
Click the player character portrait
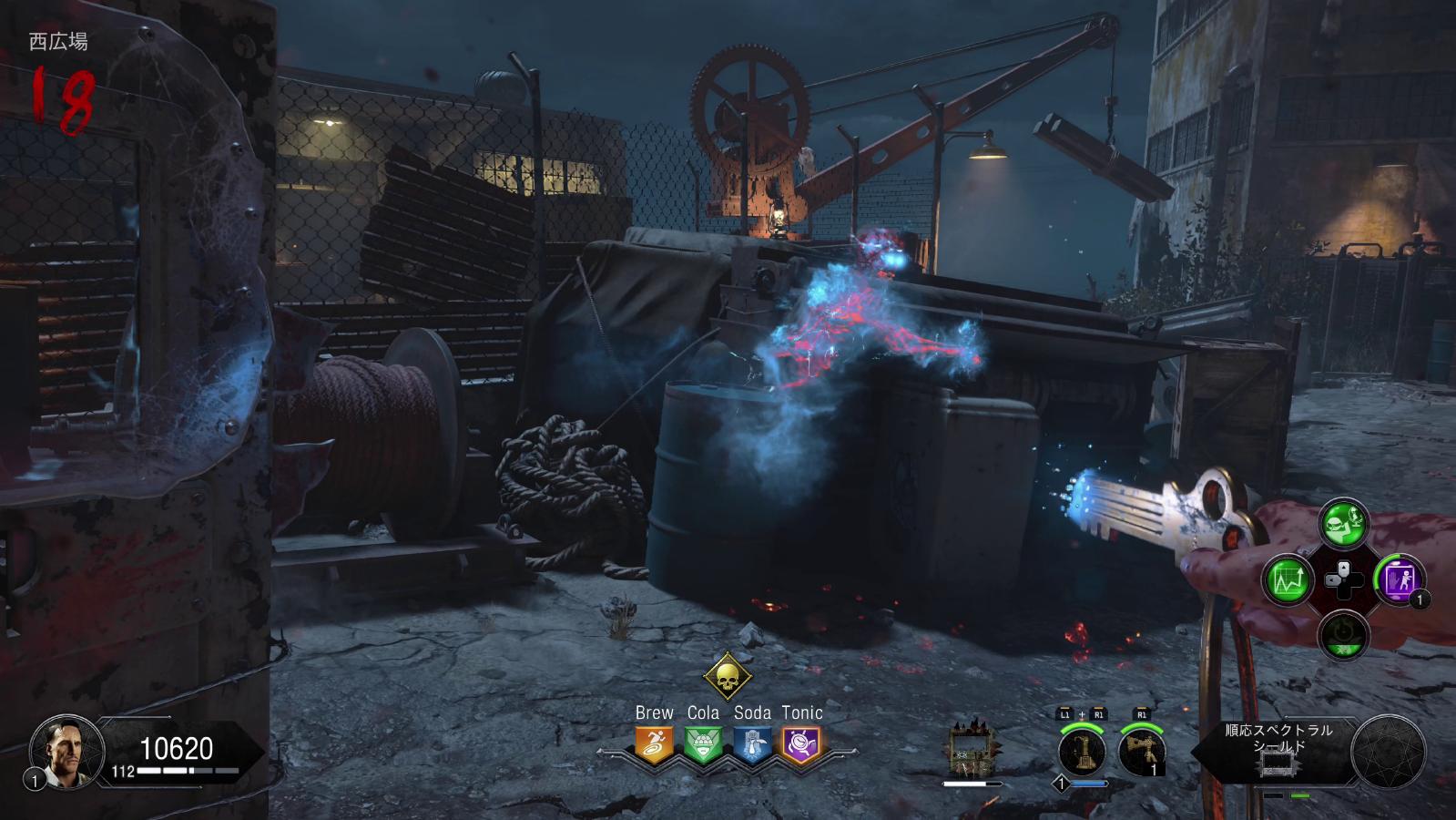click(x=62, y=751)
